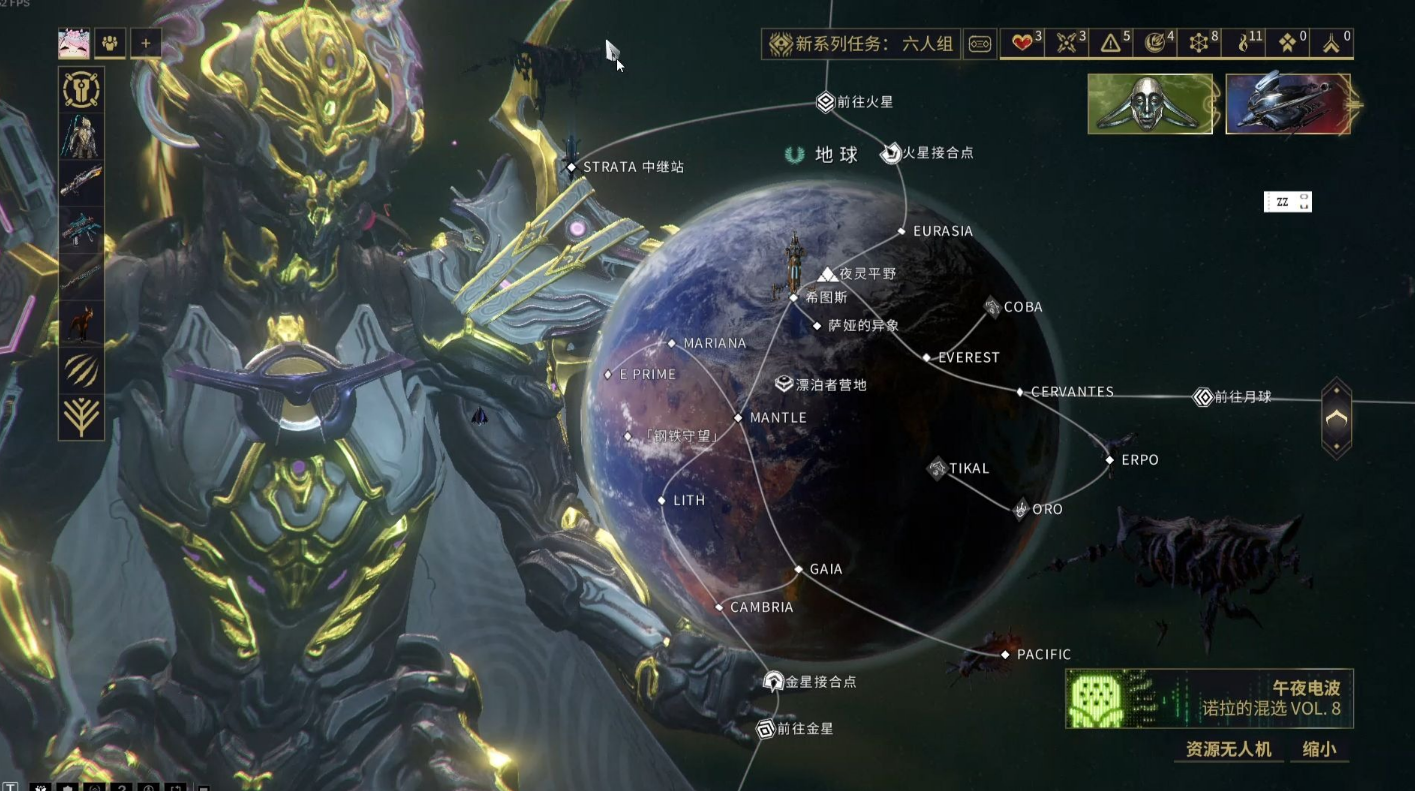This screenshot has height=791, width=1415.
Task: Open the 夜灵平野 open-world node
Action: 828,273
